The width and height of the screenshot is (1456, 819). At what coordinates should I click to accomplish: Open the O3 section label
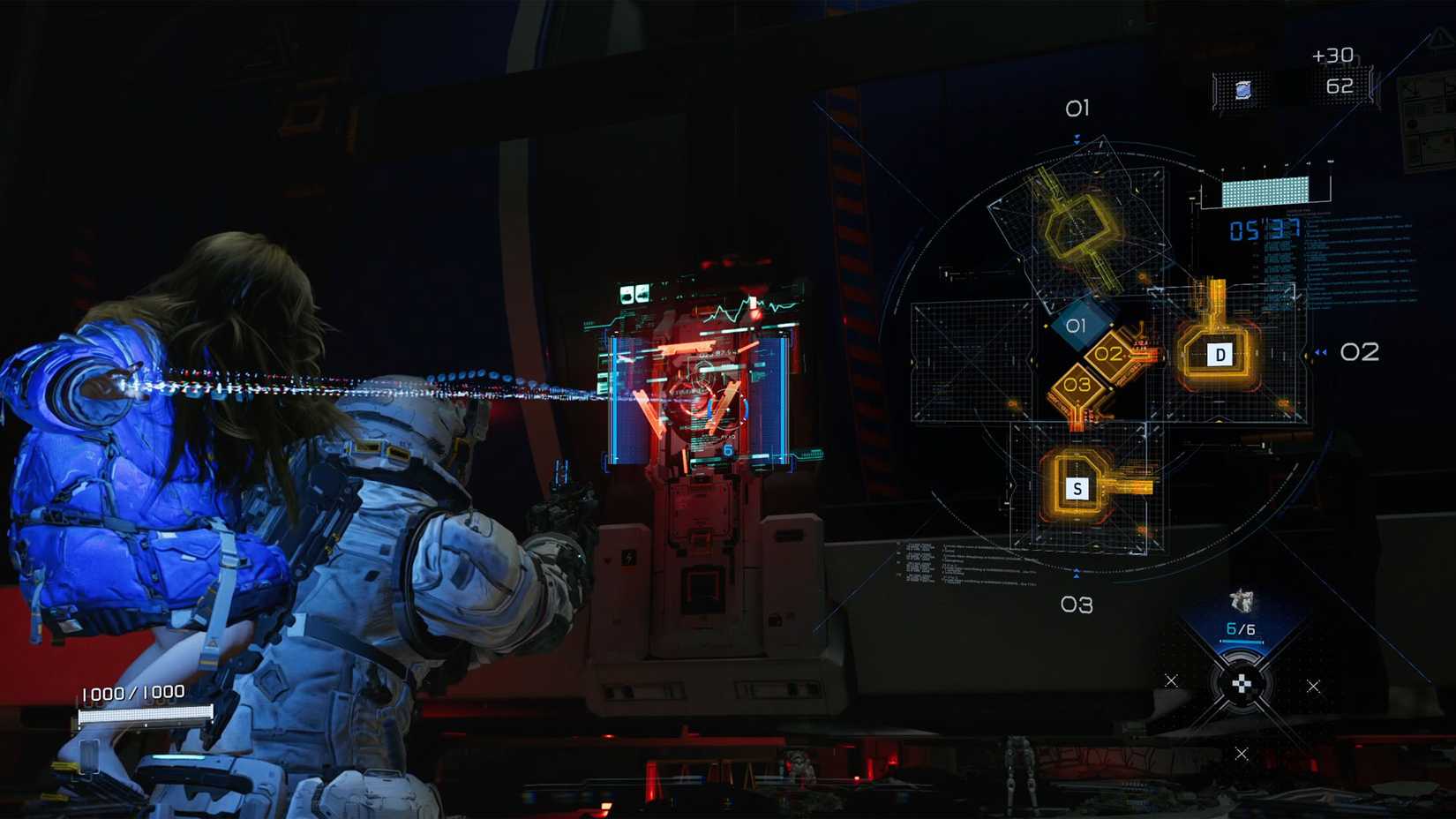click(x=1078, y=606)
